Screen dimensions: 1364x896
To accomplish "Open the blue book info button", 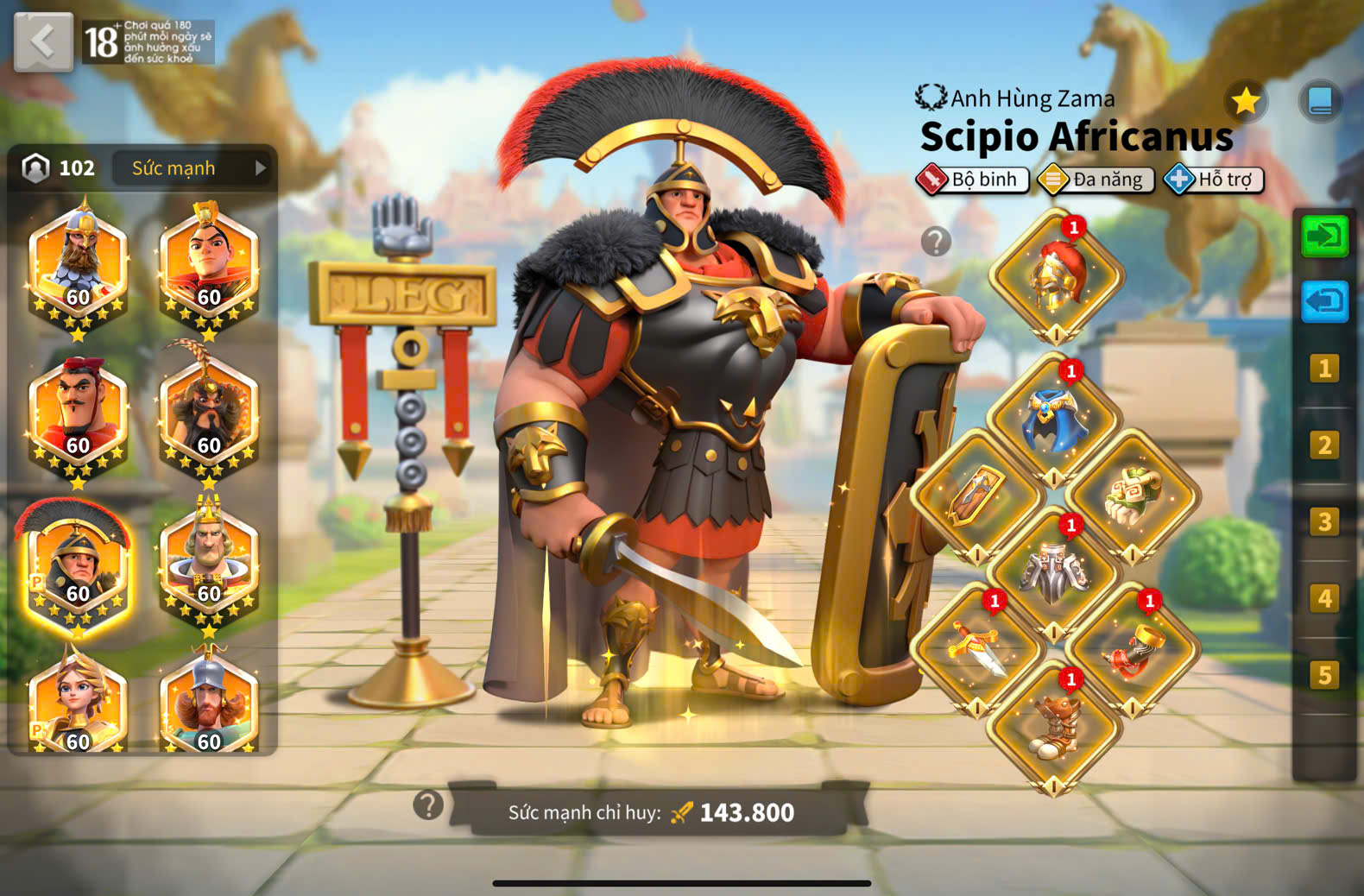I will click(x=1319, y=100).
